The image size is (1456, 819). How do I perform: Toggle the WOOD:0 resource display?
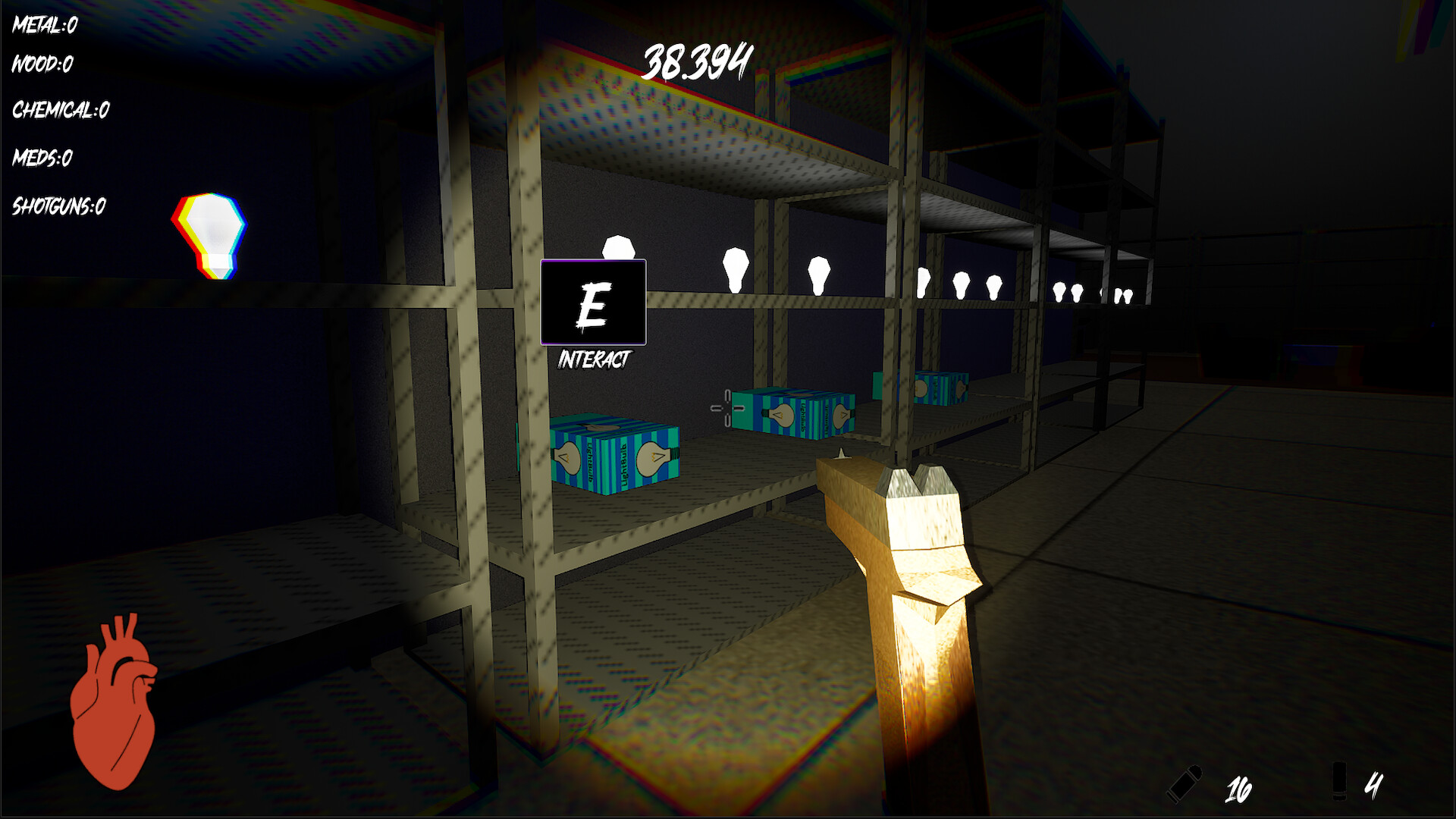(40, 65)
